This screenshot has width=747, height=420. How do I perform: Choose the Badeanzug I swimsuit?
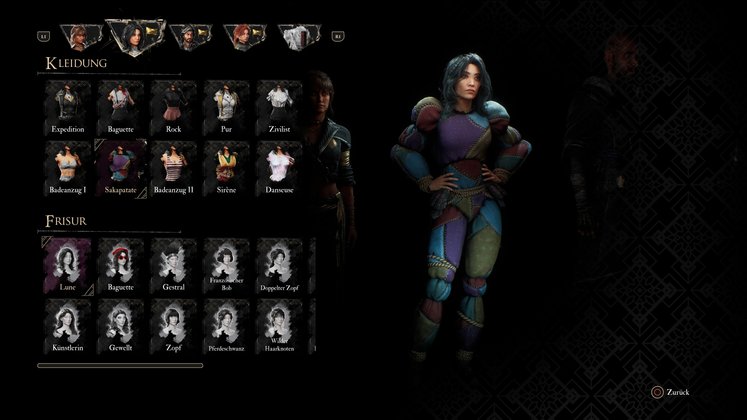click(x=68, y=167)
